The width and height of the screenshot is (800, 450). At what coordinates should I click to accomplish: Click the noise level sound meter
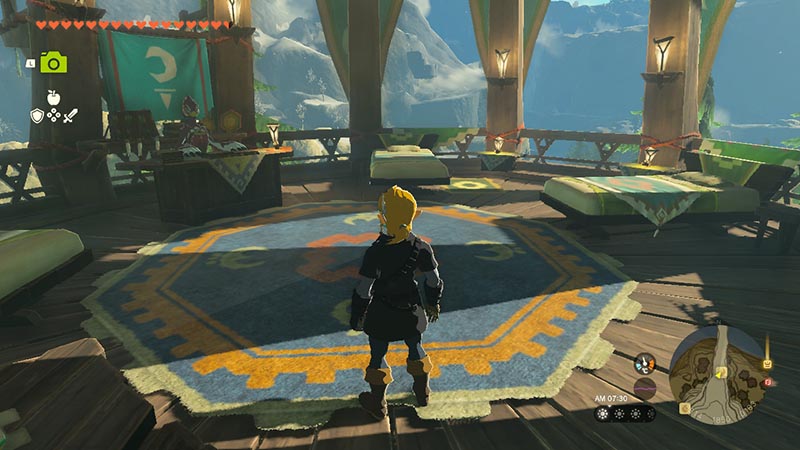tap(645, 389)
